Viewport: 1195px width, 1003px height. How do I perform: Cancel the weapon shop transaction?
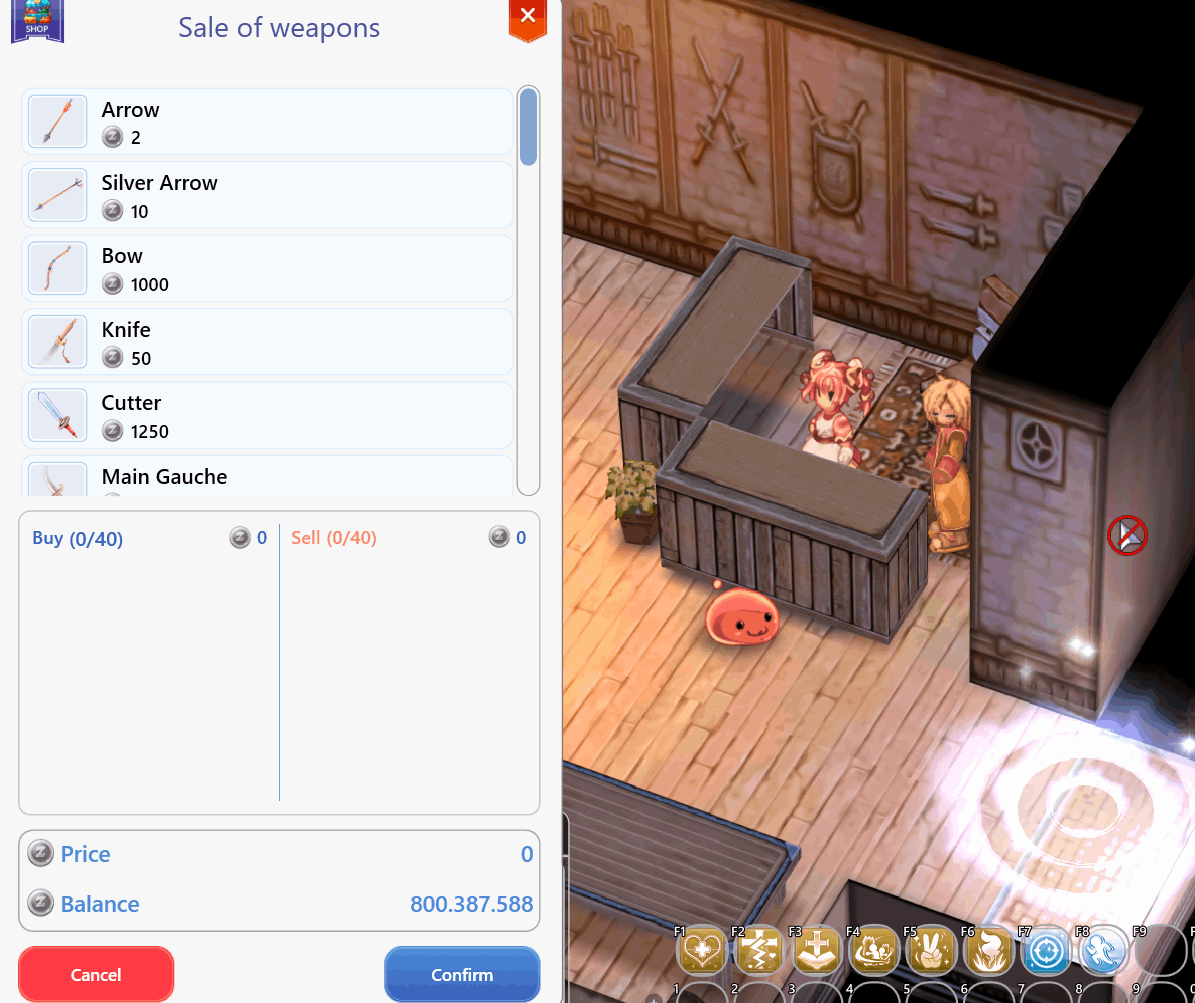tap(96, 974)
